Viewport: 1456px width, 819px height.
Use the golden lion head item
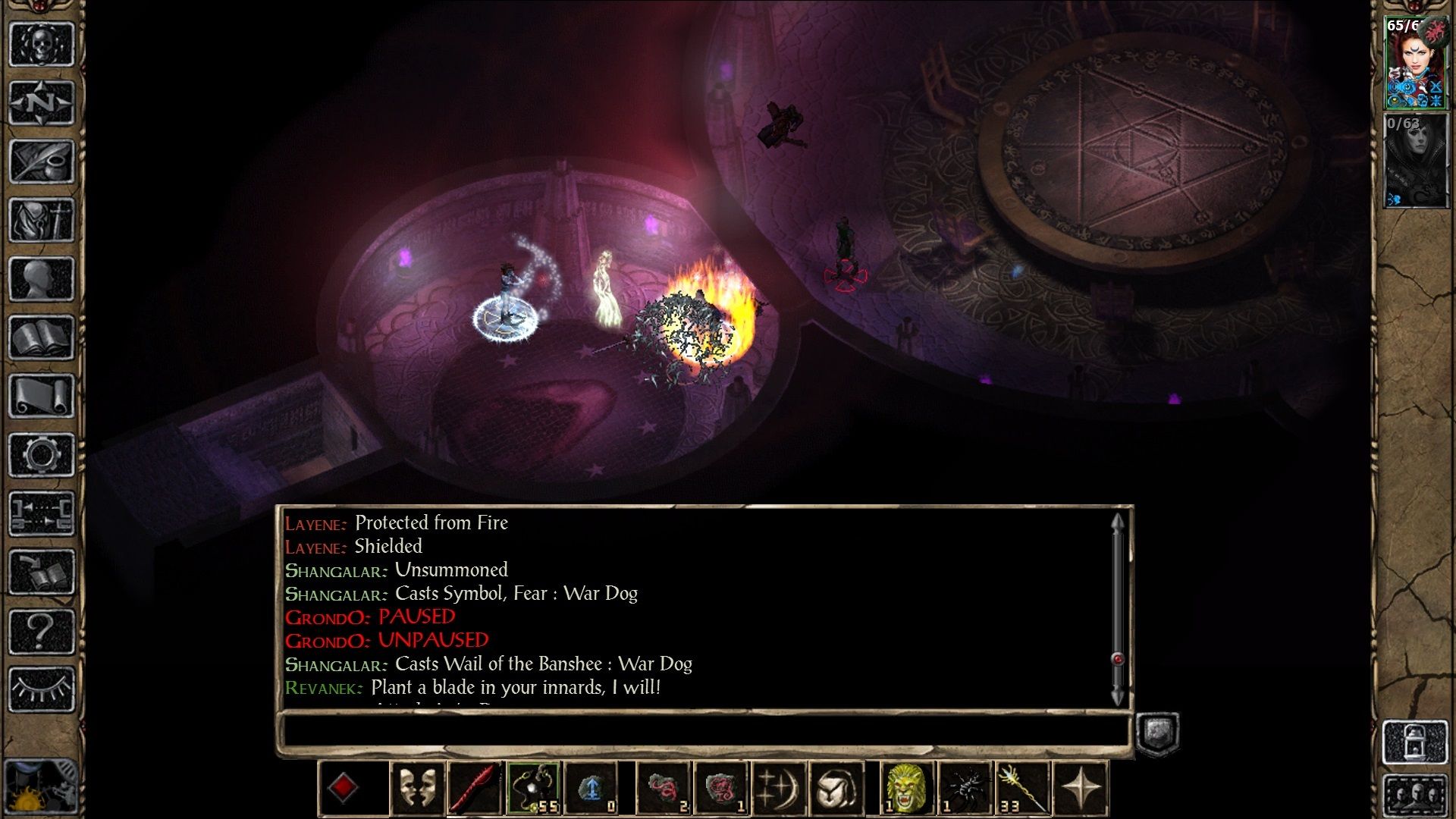tap(906, 789)
